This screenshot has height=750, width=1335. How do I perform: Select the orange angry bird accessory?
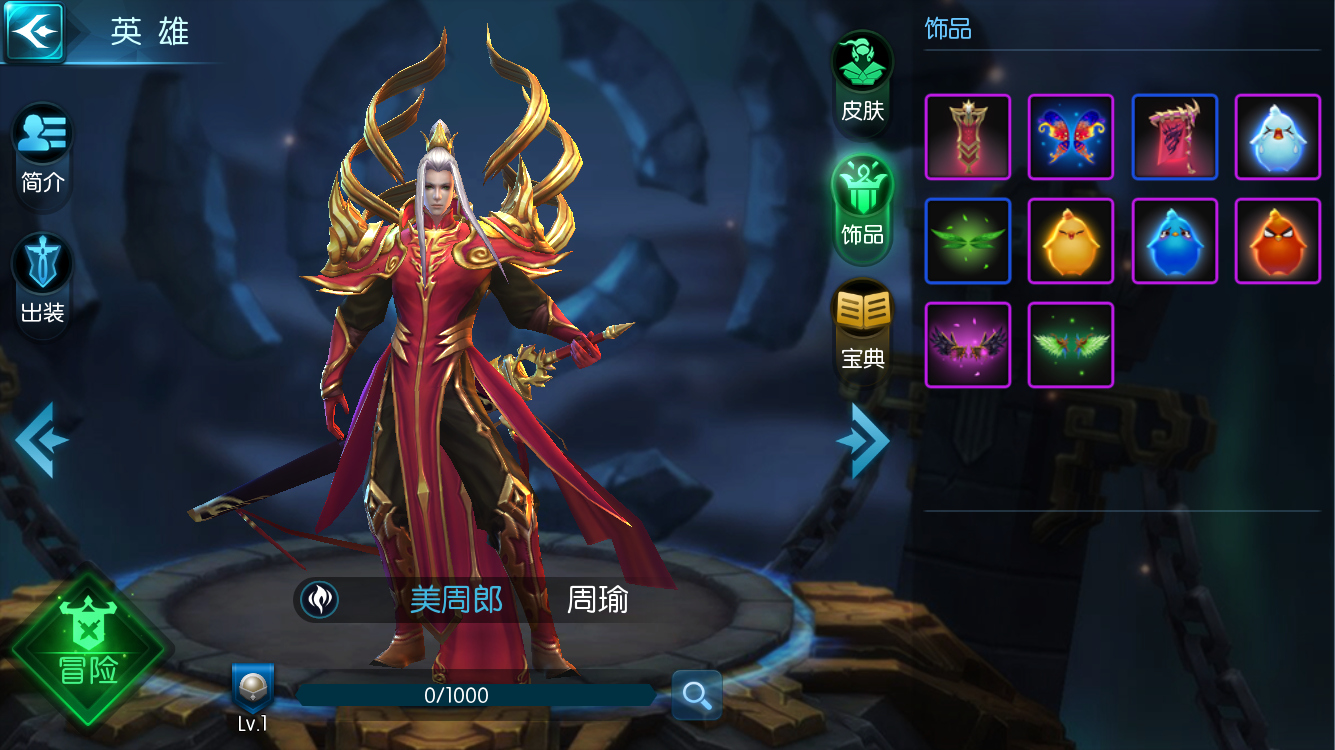[x=1277, y=240]
